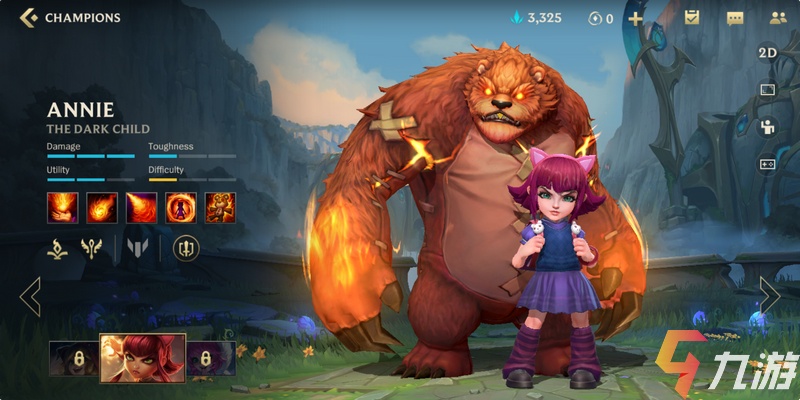The height and width of the screenshot is (400, 800).
Task: Select the locked skin with the hat
Action: tap(73, 358)
